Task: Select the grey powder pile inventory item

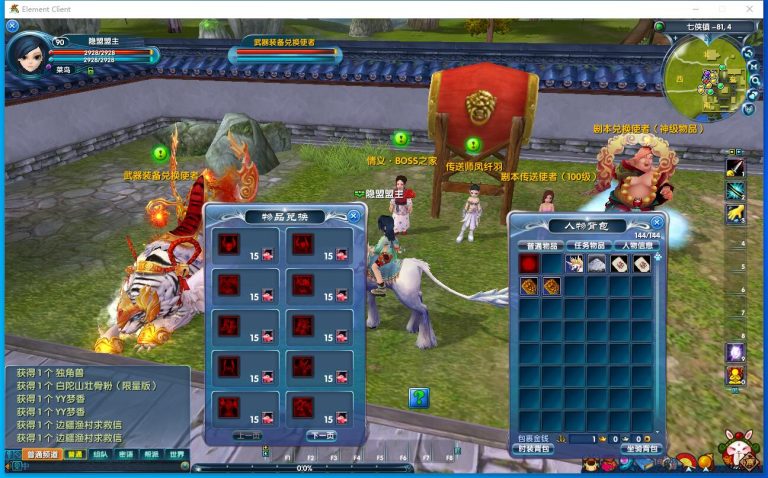Action: pyautogui.click(x=597, y=264)
